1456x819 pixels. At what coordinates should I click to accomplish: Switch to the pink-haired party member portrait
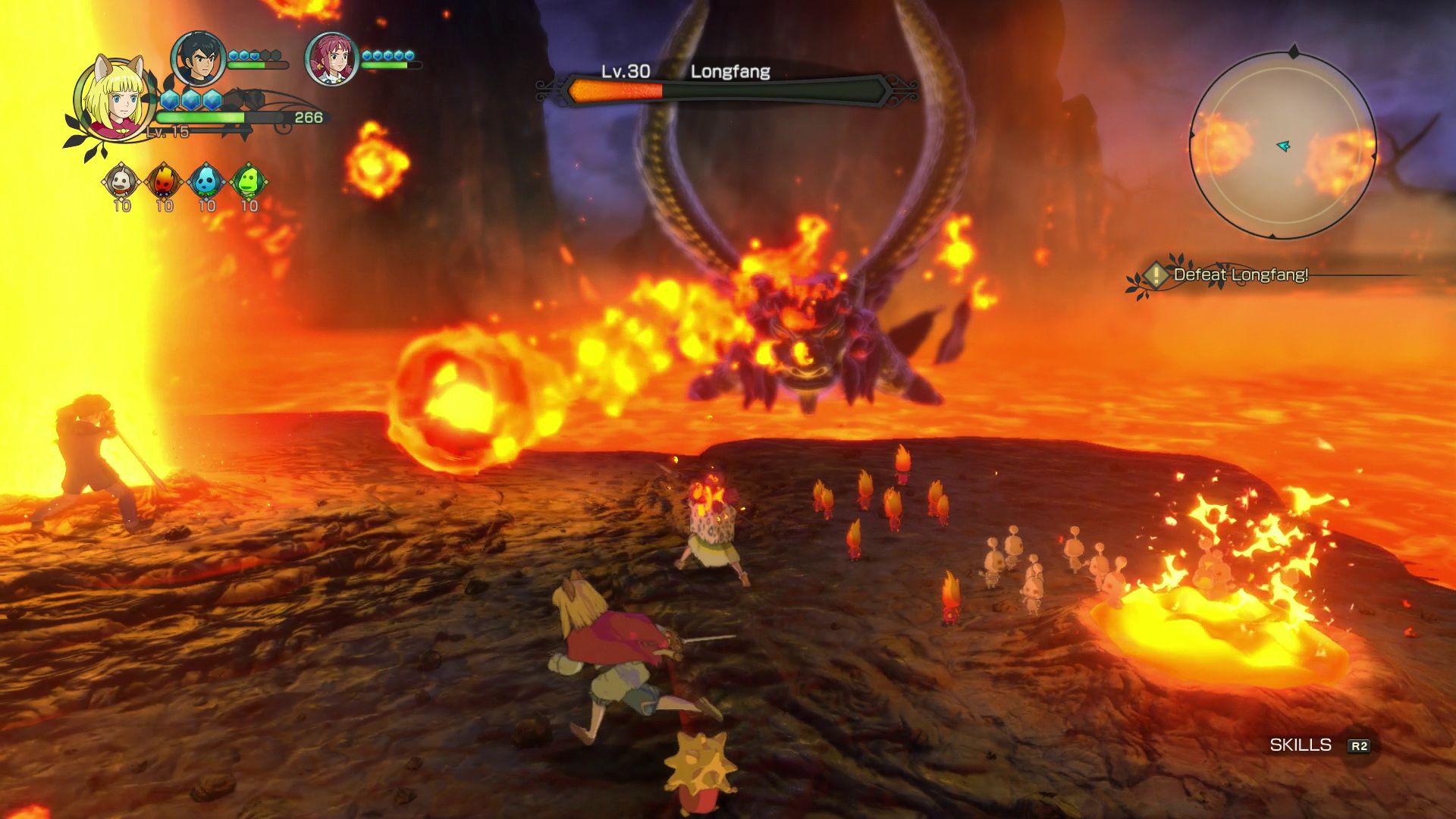click(x=331, y=58)
